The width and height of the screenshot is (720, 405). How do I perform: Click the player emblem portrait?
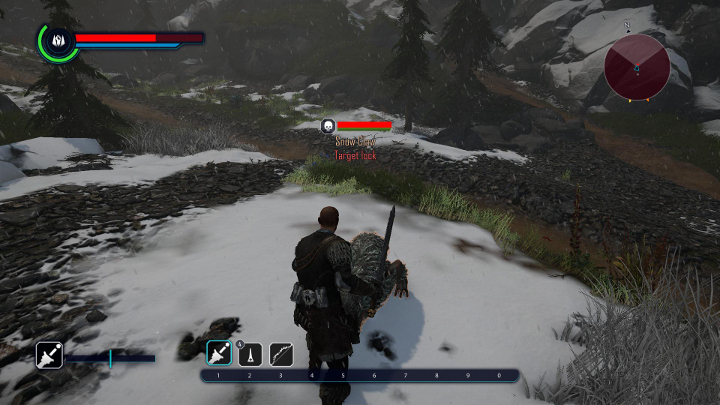coord(57,41)
